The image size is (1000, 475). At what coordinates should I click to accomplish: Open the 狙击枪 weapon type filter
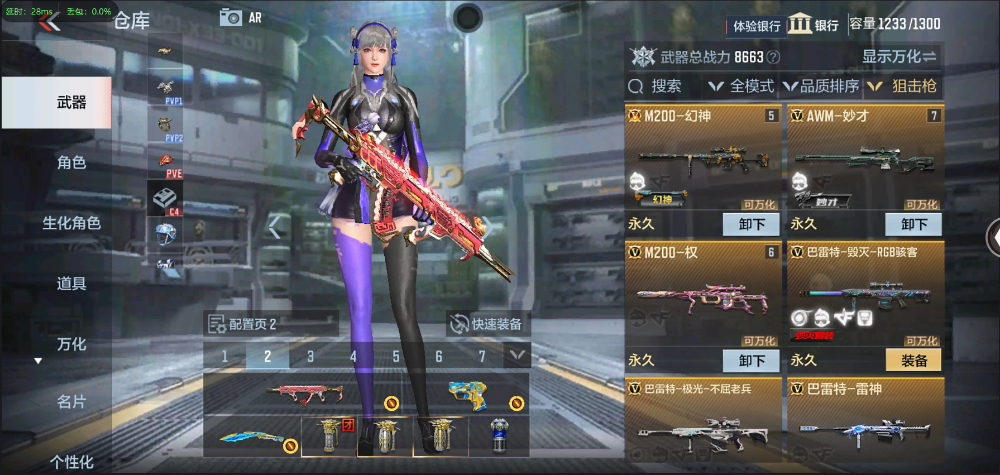click(x=902, y=86)
